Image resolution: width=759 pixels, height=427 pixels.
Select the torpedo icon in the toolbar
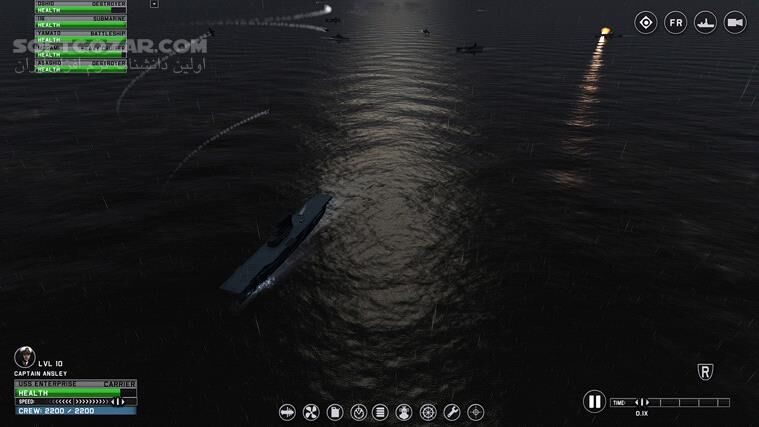click(x=287, y=412)
